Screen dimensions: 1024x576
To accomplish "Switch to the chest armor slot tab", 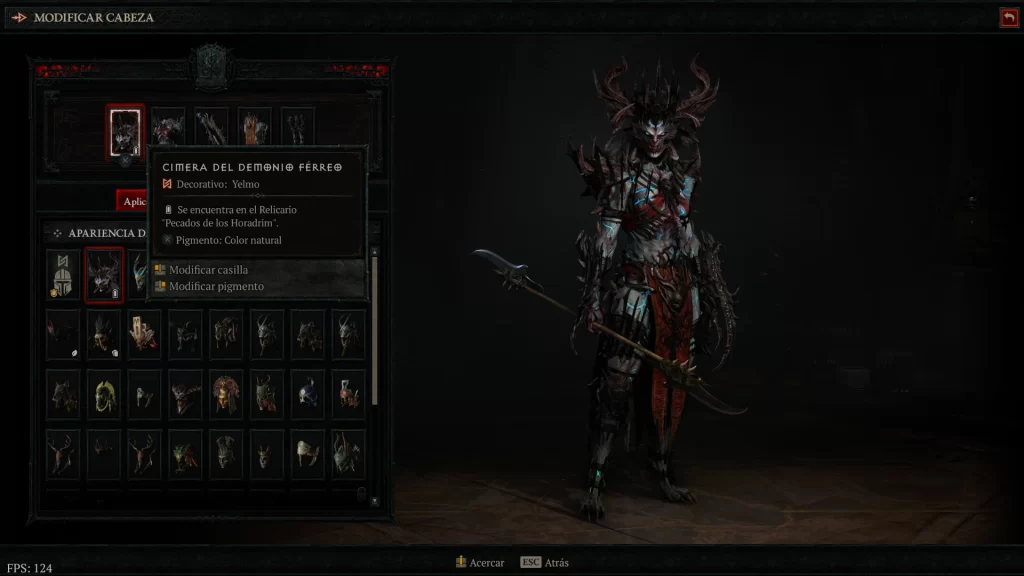I will point(168,129).
